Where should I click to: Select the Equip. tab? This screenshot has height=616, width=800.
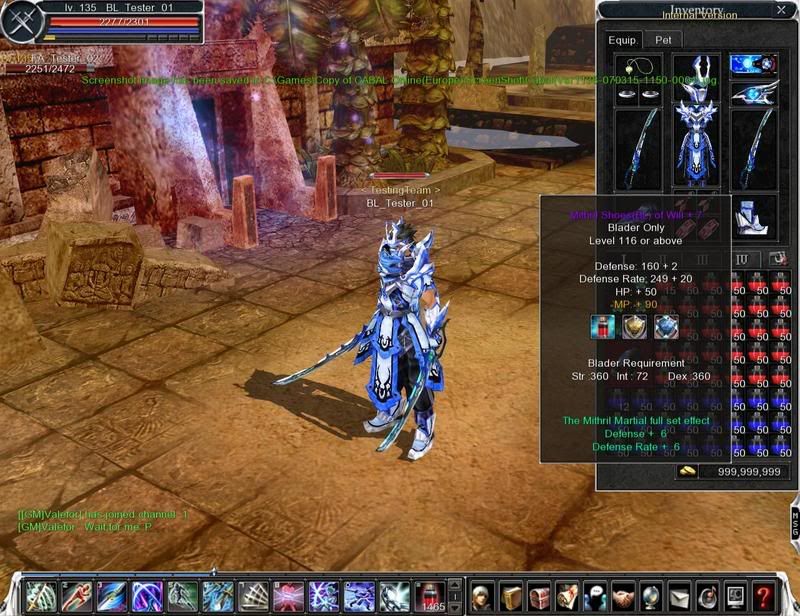(x=622, y=40)
